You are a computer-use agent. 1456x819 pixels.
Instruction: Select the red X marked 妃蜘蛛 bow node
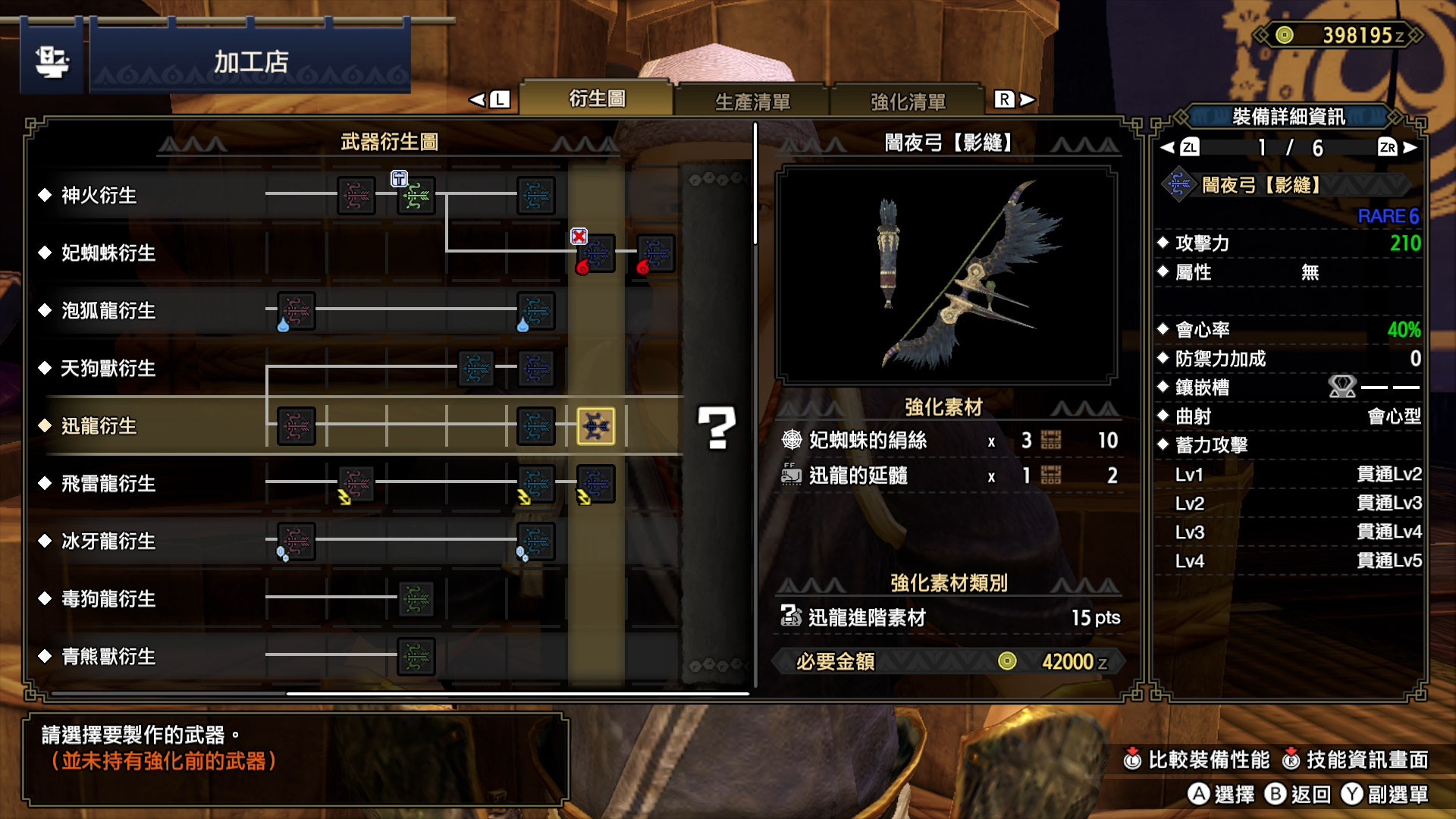tap(596, 254)
